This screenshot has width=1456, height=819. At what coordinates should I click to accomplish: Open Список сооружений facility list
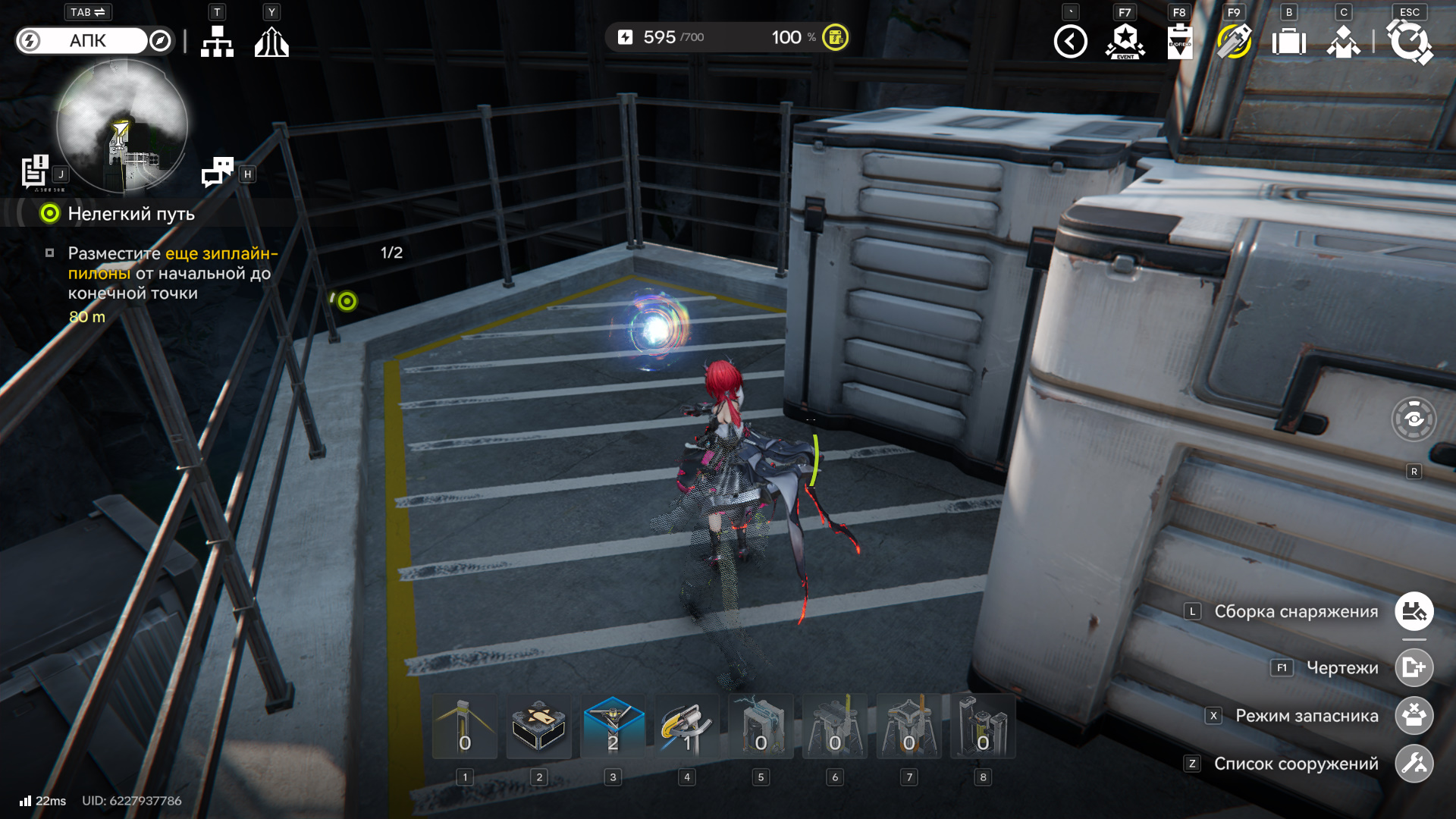point(1414,764)
